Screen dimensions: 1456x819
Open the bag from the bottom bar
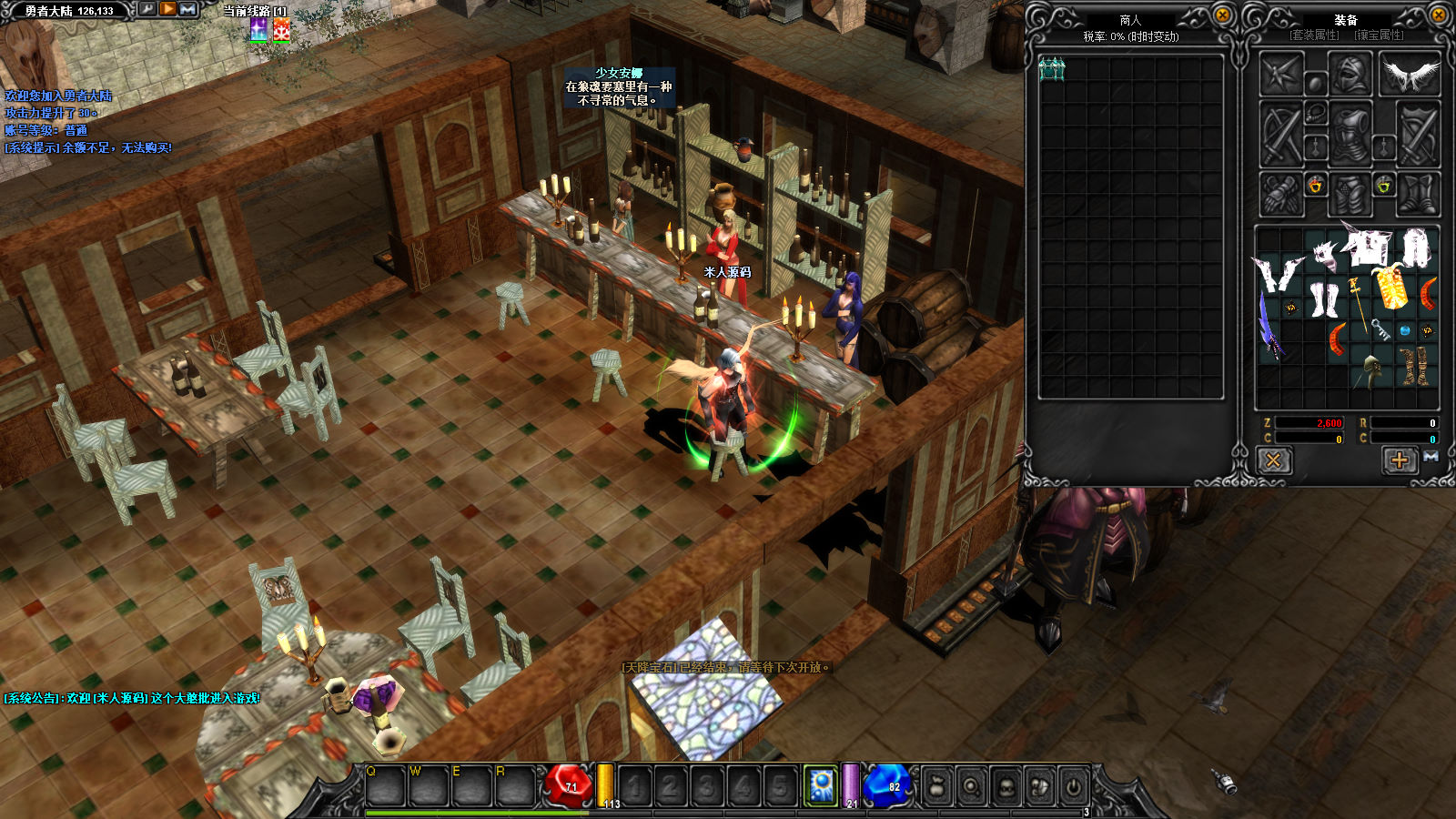(937, 786)
